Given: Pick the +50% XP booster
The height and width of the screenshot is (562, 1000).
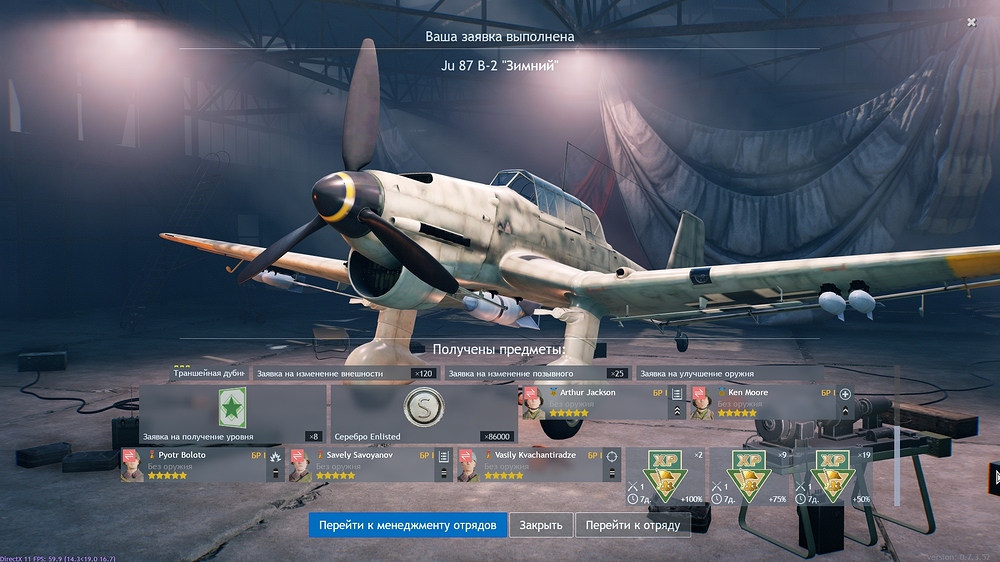Looking at the screenshot, I should point(832,476).
